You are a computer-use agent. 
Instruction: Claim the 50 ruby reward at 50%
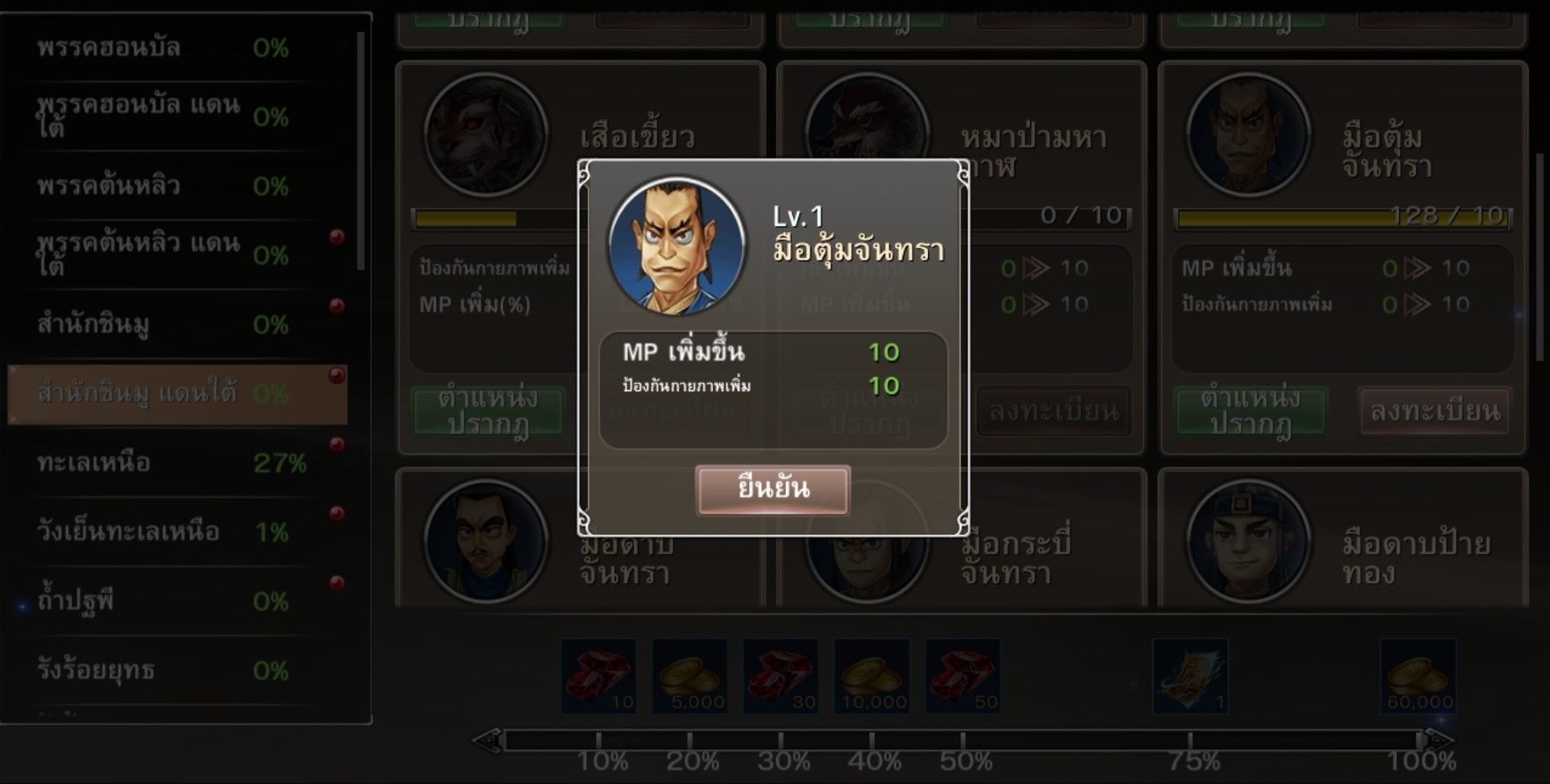[x=962, y=675]
